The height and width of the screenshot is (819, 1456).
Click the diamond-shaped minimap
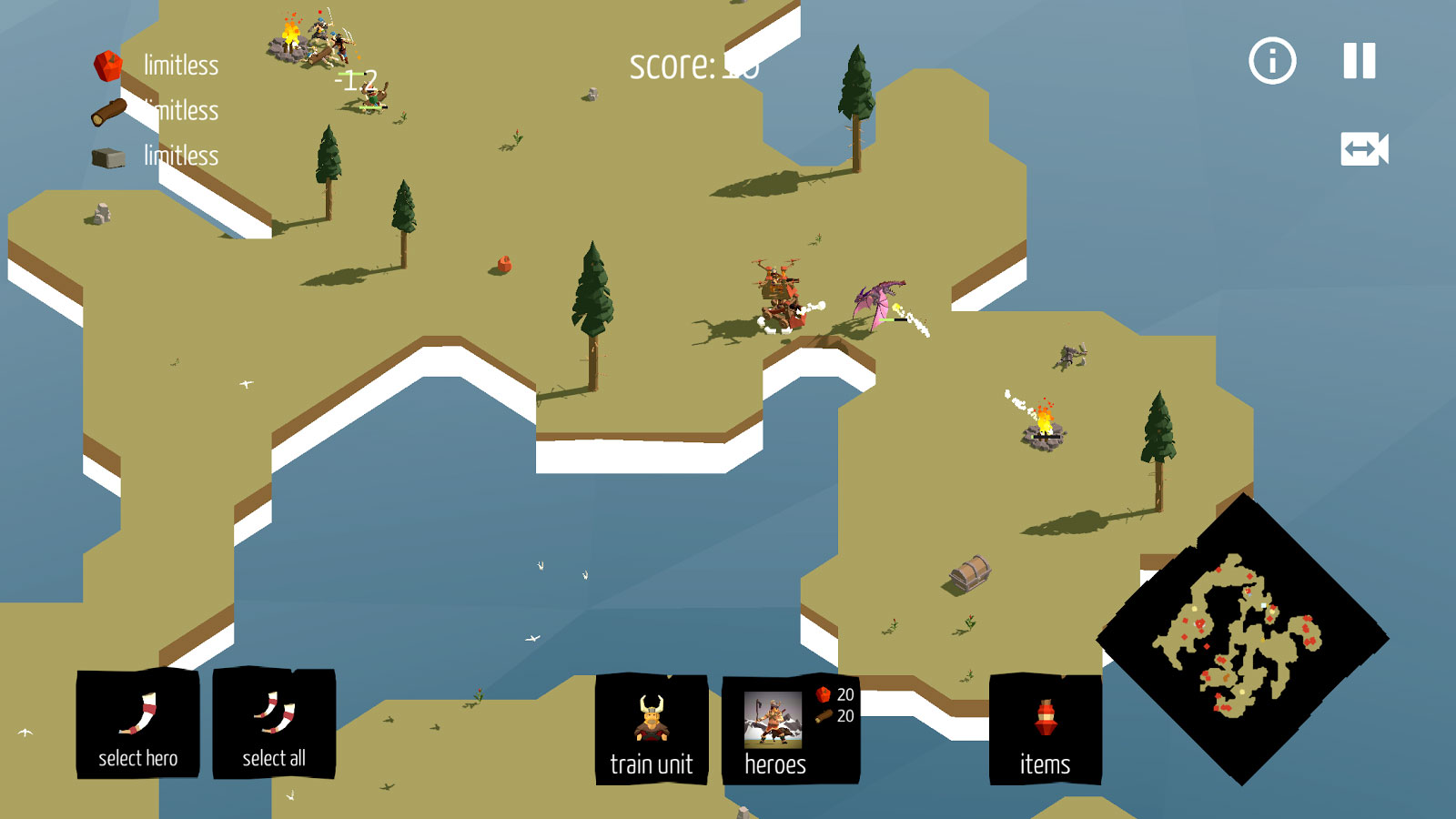point(1242,639)
